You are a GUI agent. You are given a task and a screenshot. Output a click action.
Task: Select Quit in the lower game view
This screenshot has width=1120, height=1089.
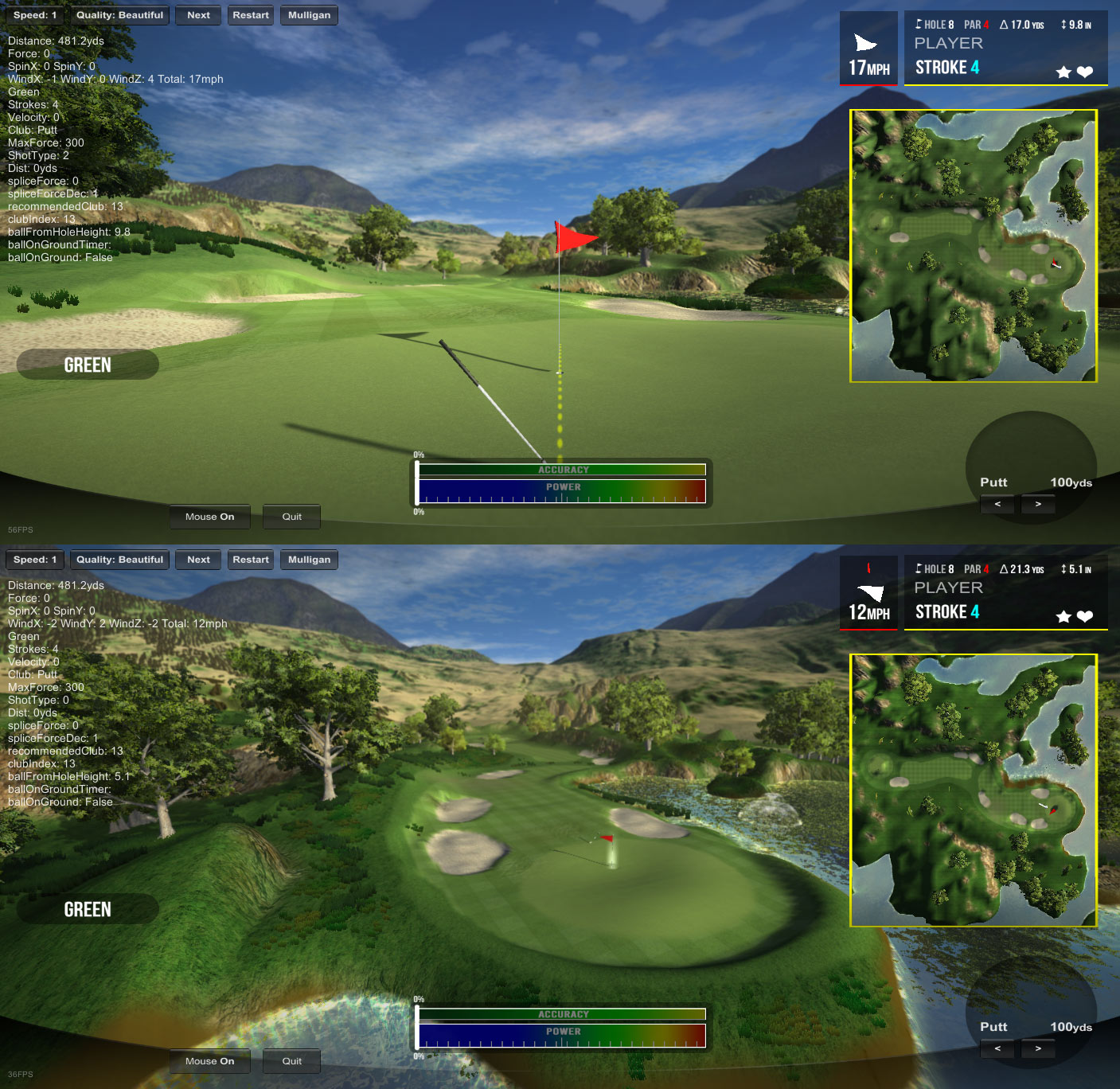(x=291, y=1061)
